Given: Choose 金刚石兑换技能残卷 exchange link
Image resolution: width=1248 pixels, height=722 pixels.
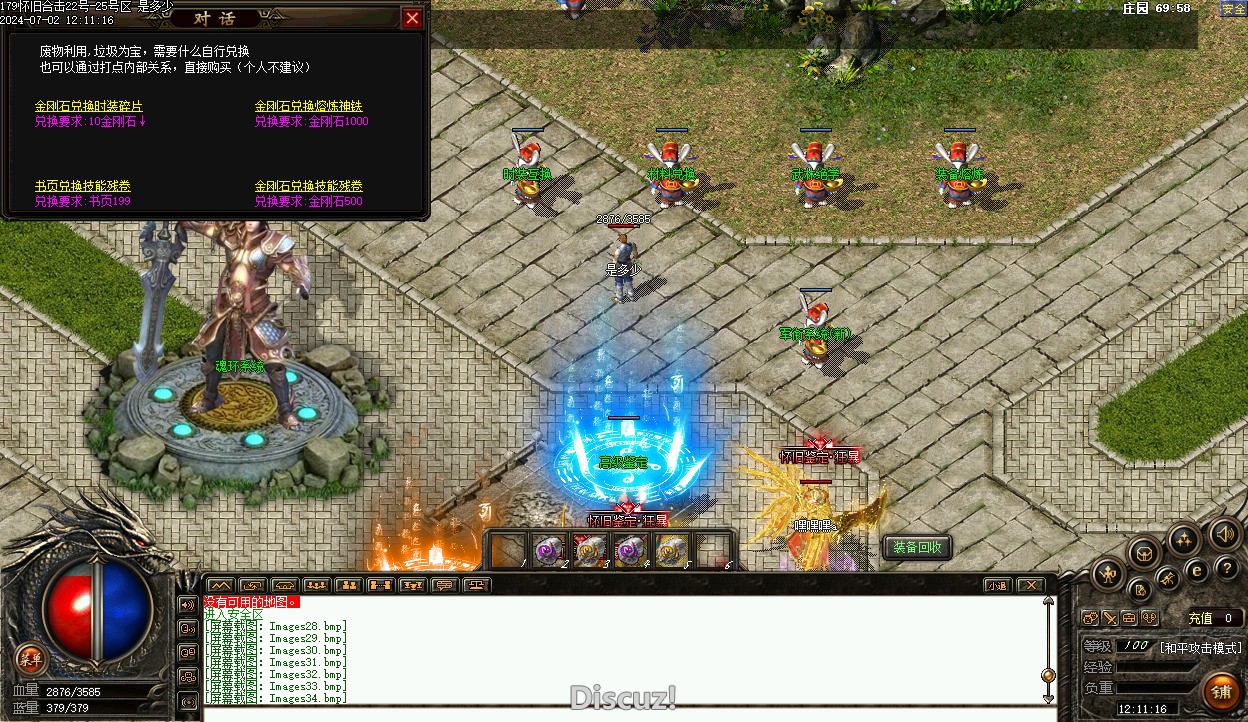Looking at the screenshot, I should [308, 186].
